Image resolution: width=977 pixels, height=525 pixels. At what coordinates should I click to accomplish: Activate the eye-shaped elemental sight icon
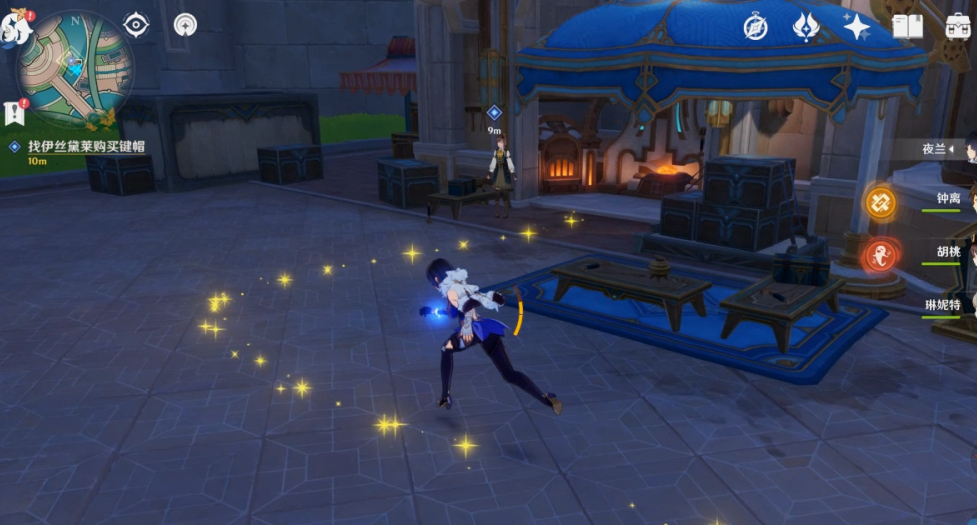136,26
